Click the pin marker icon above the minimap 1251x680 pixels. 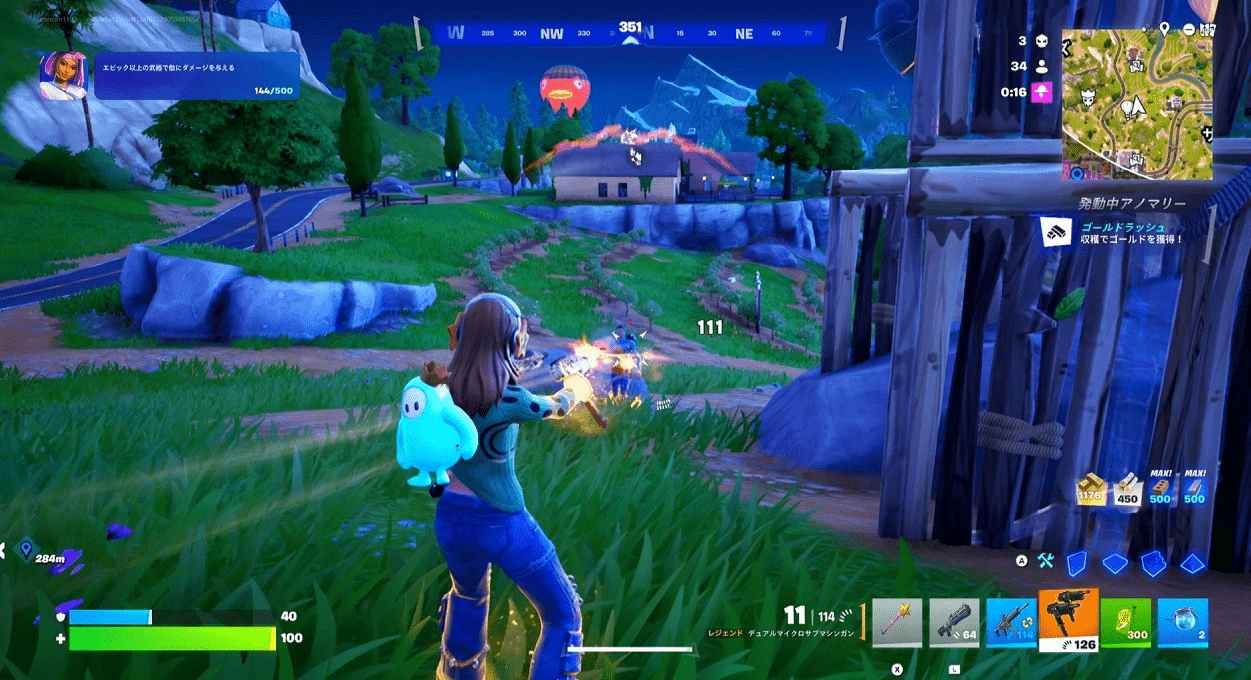pyautogui.click(x=1164, y=29)
